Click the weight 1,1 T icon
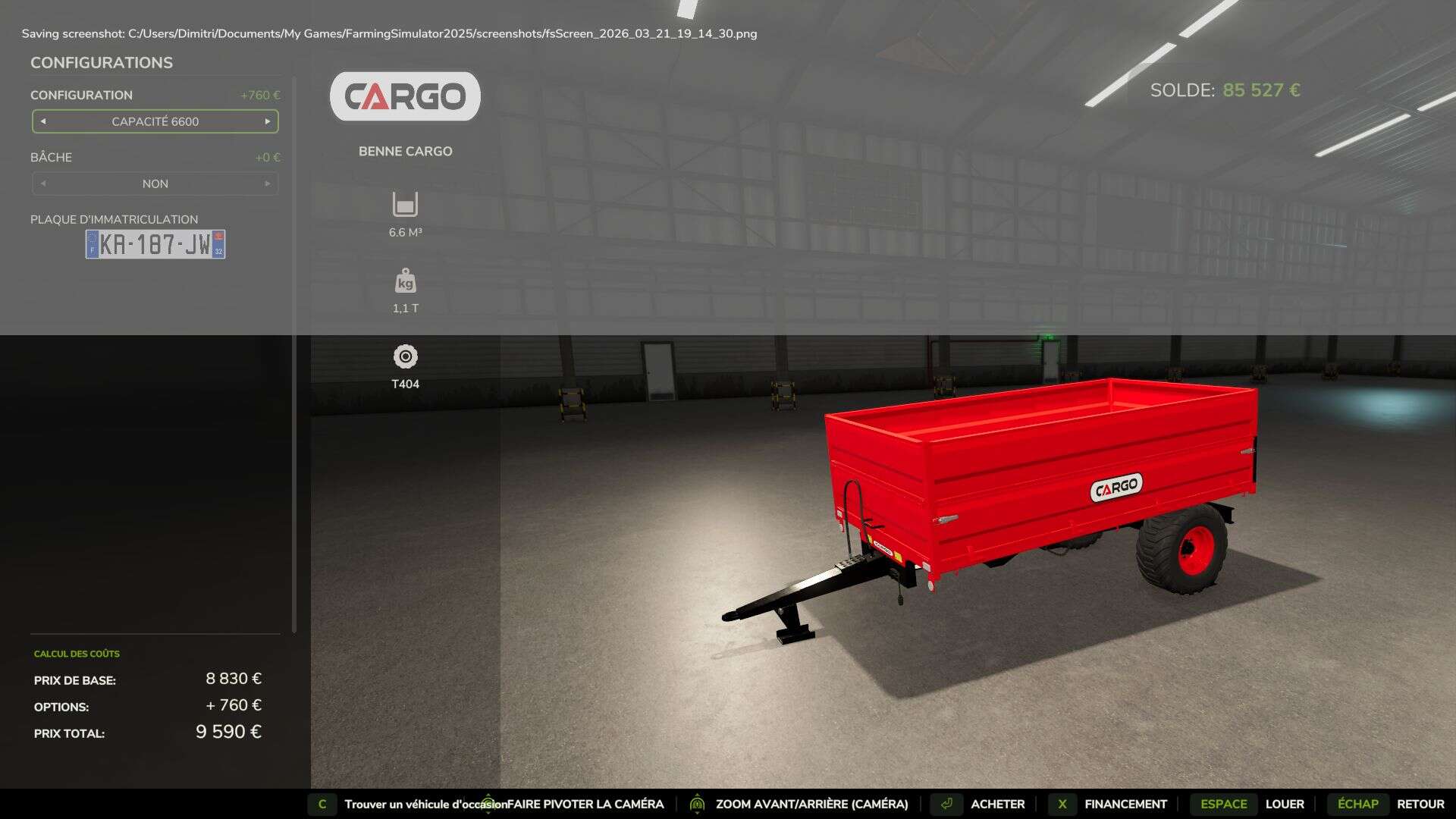Screen dimensions: 1456x819 point(405,281)
